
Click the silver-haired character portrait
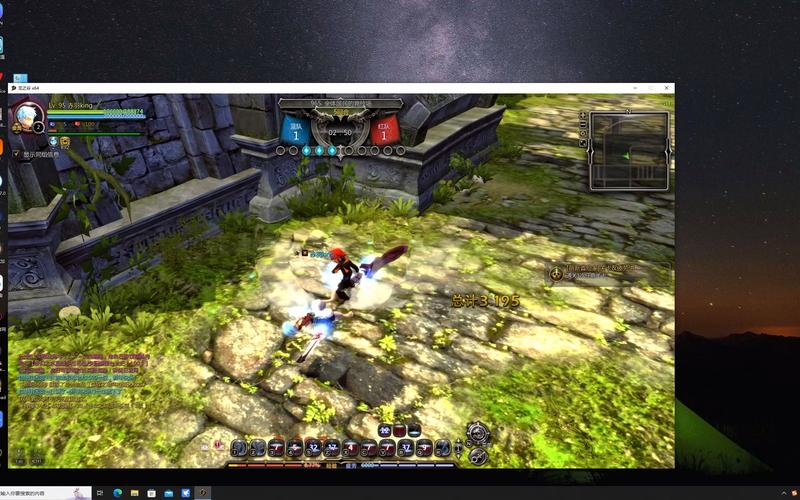pos(27,115)
